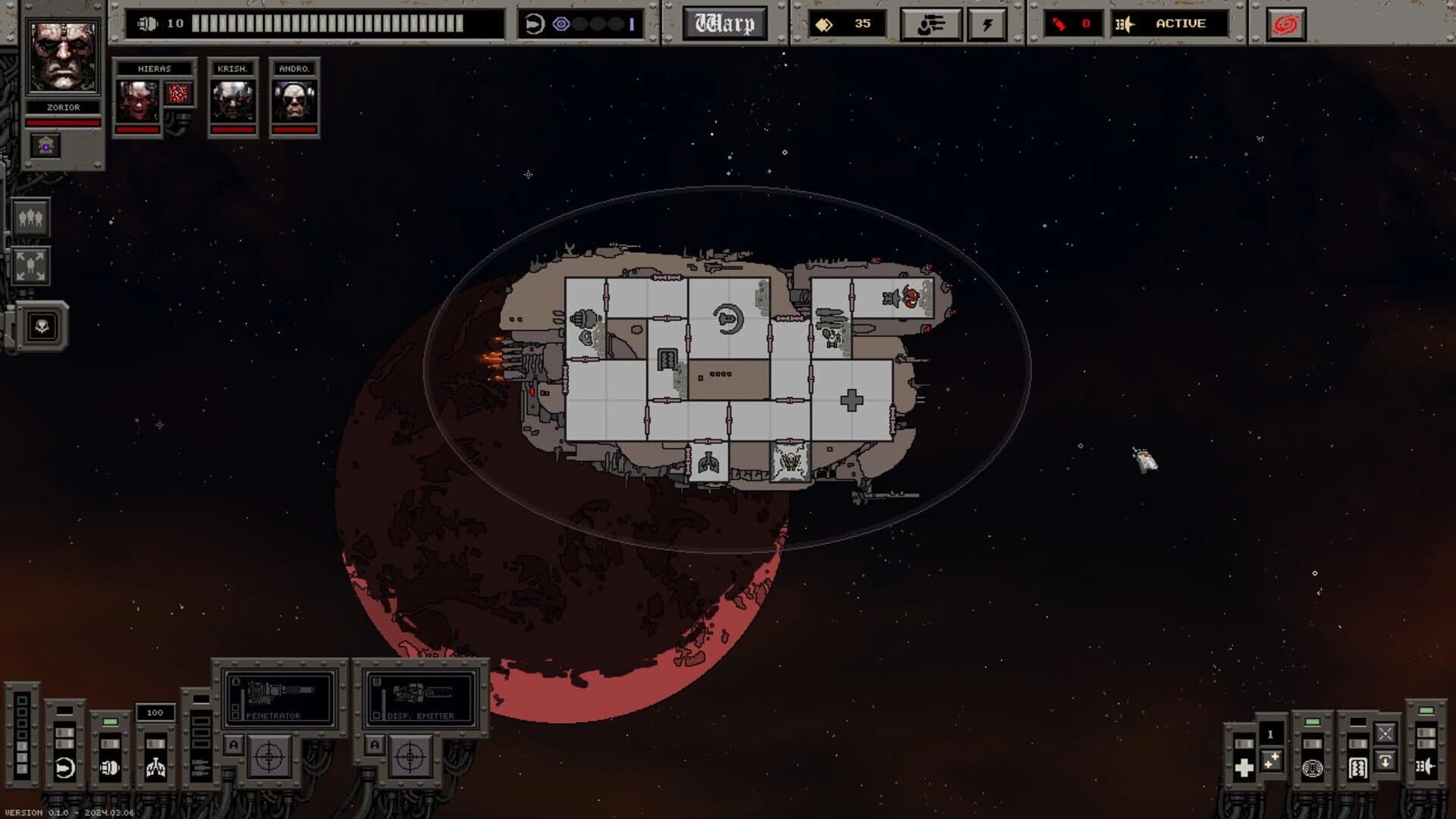Click the segmented power bar in the top bar
The height and width of the screenshot is (819, 1456).
tap(326, 23)
